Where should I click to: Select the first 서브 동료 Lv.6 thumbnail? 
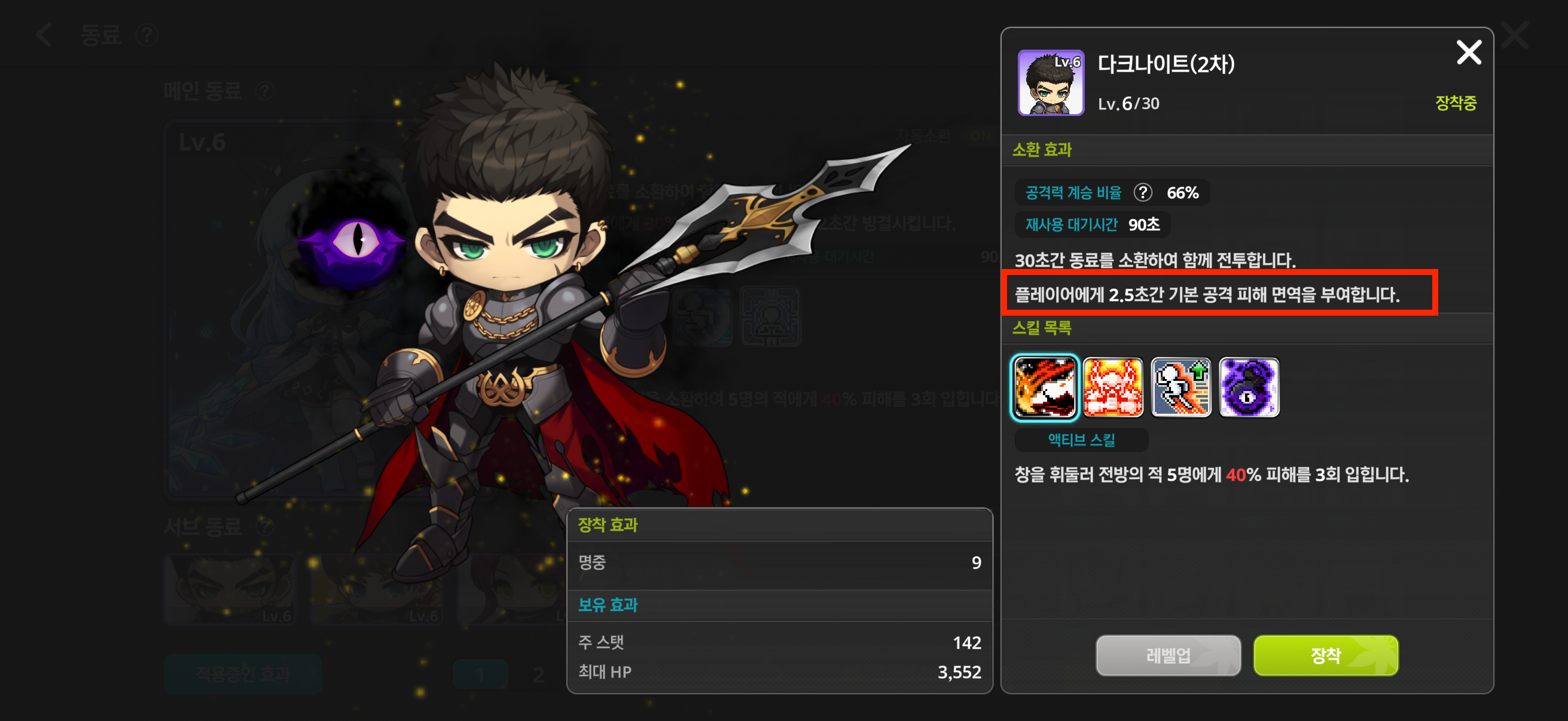point(230,589)
